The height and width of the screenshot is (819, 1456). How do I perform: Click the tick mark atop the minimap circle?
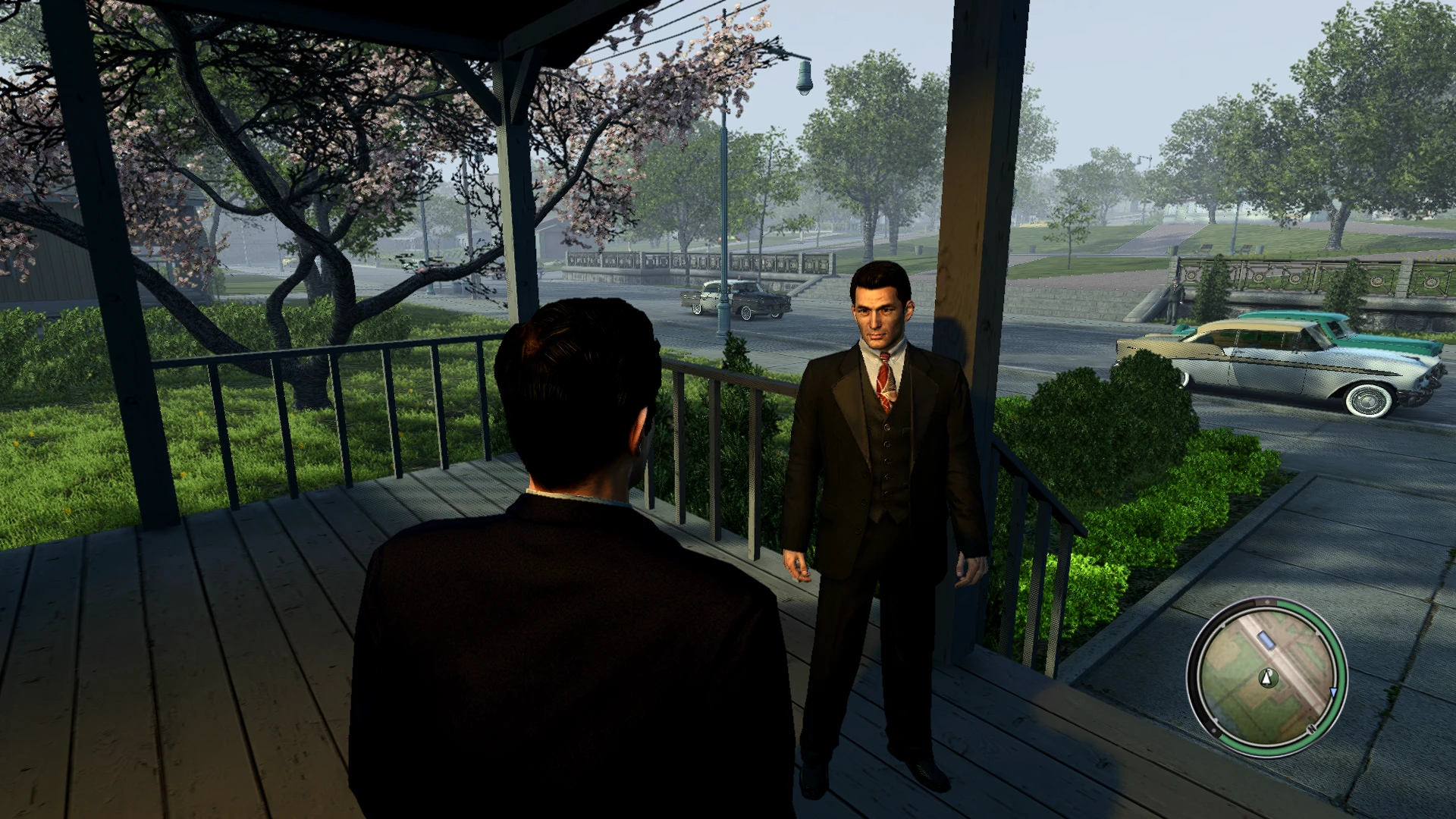click(x=1266, y=601)
